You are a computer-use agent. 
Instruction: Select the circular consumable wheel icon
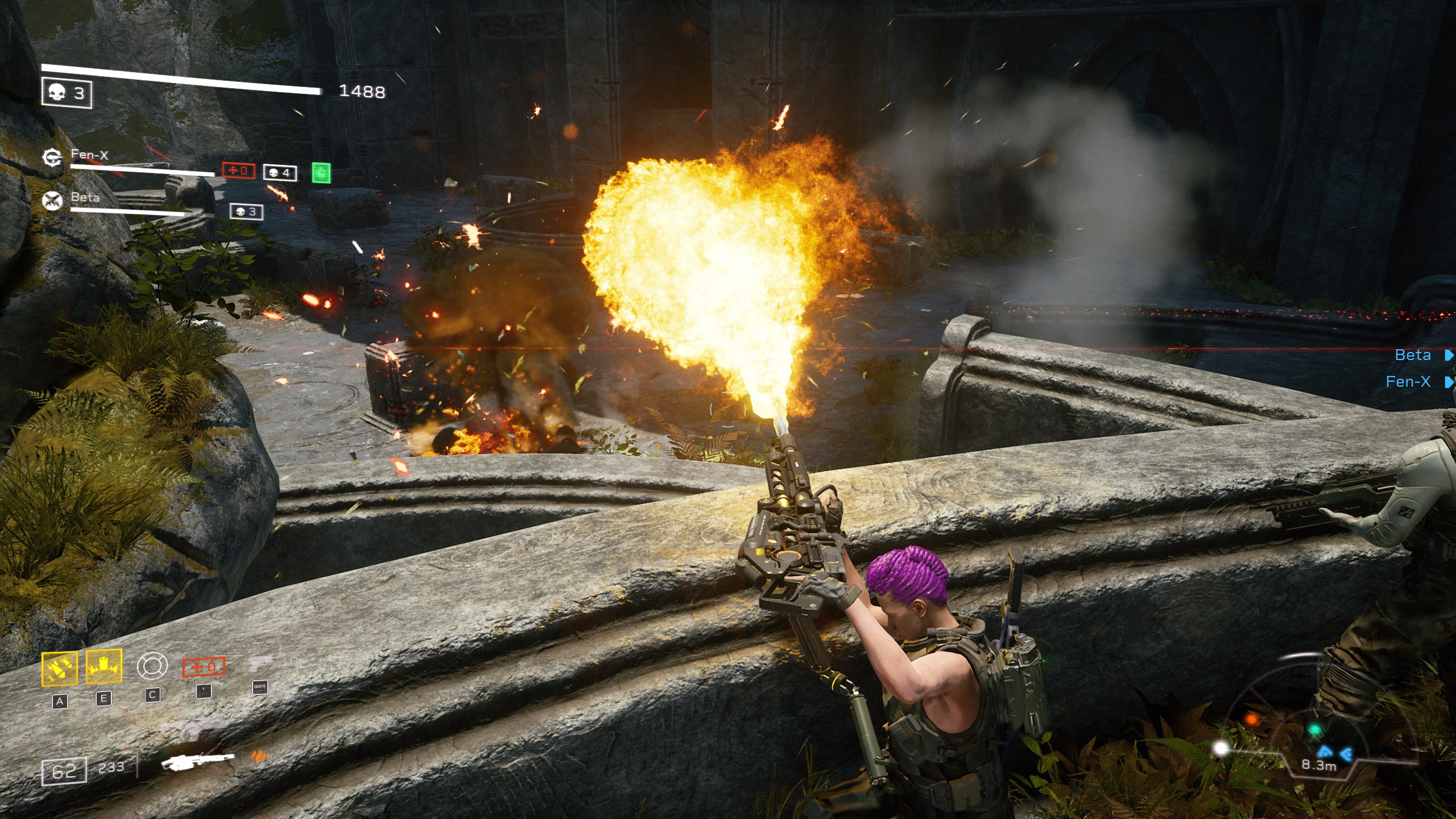152,666
